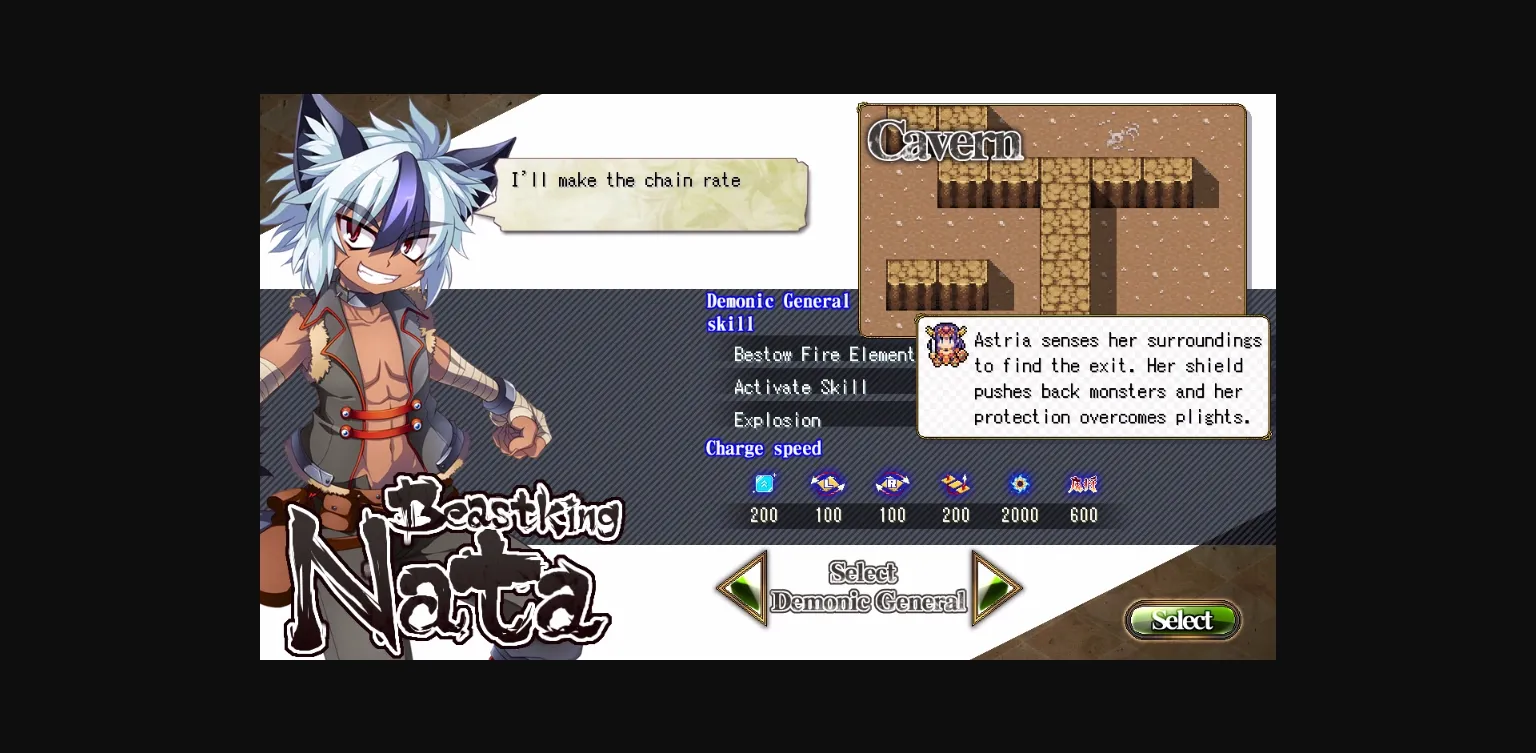
Task: Toggle the Explosion skill entry
Action: click(777, 420)
